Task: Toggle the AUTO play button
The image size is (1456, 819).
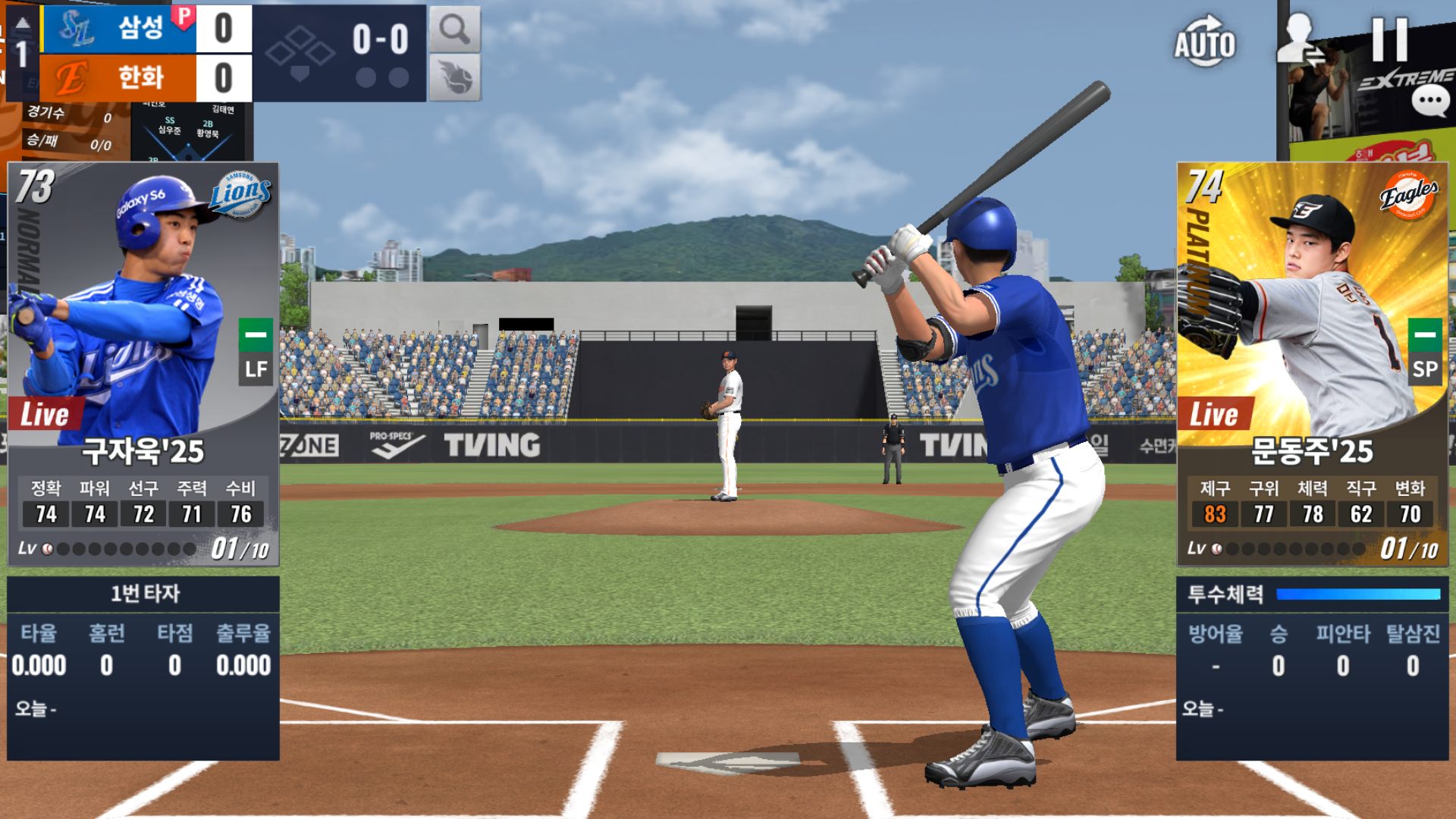Action: pos(1204,42)
